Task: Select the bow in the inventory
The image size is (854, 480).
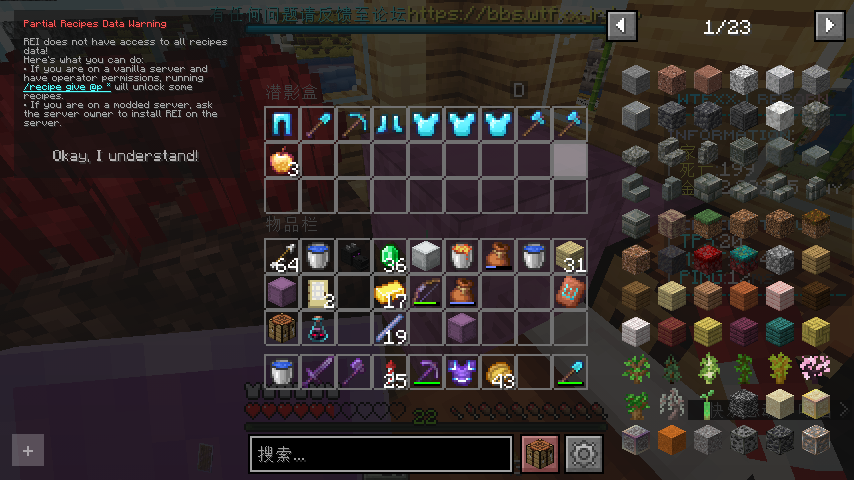Action: coord(426,293)
